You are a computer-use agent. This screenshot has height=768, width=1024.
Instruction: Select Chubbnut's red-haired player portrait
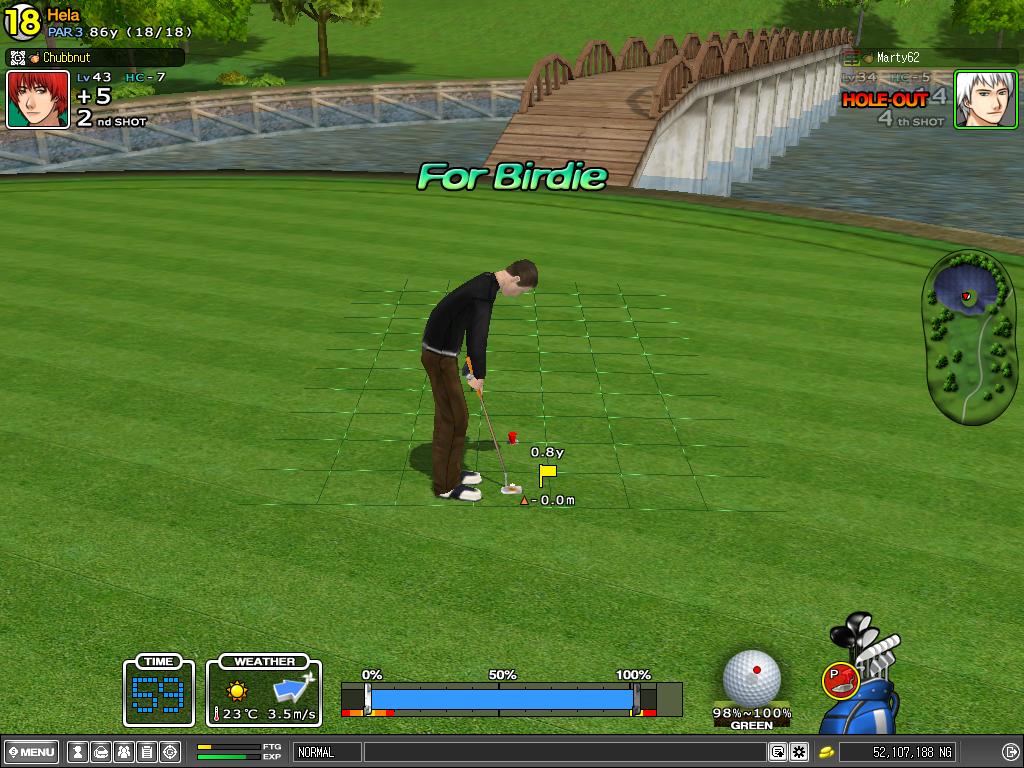pyautogui.click(x=38, y=99)
